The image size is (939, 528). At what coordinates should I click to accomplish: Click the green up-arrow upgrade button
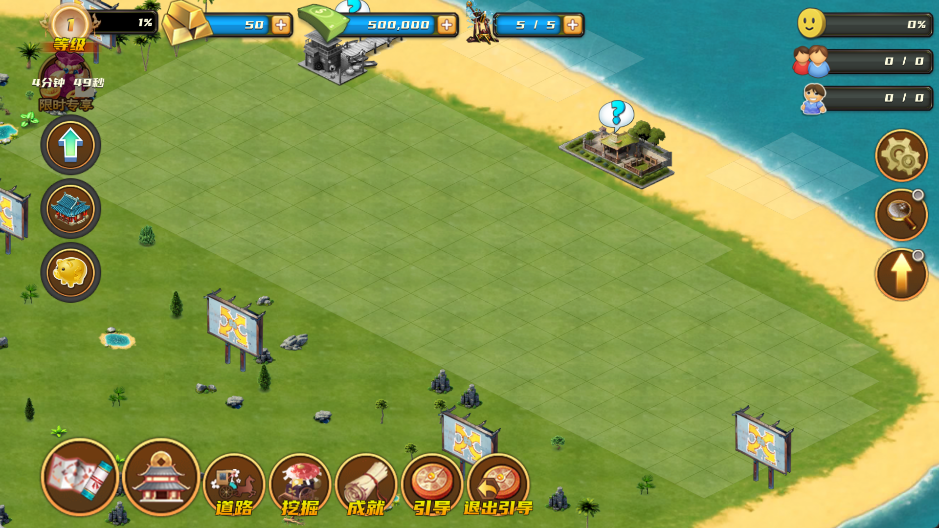70,145
